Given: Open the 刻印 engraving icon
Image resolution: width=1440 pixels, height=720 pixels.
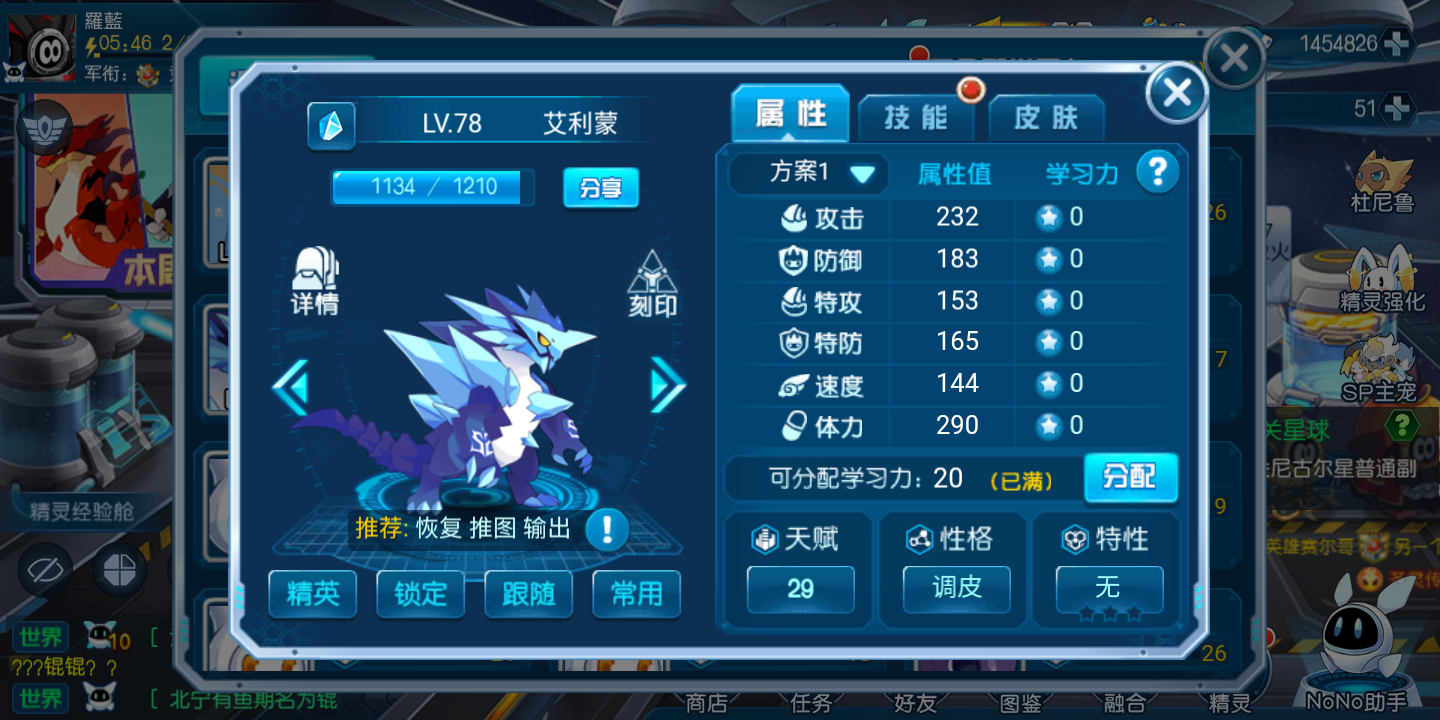Looking at the screenshot, I should point(652,285).
